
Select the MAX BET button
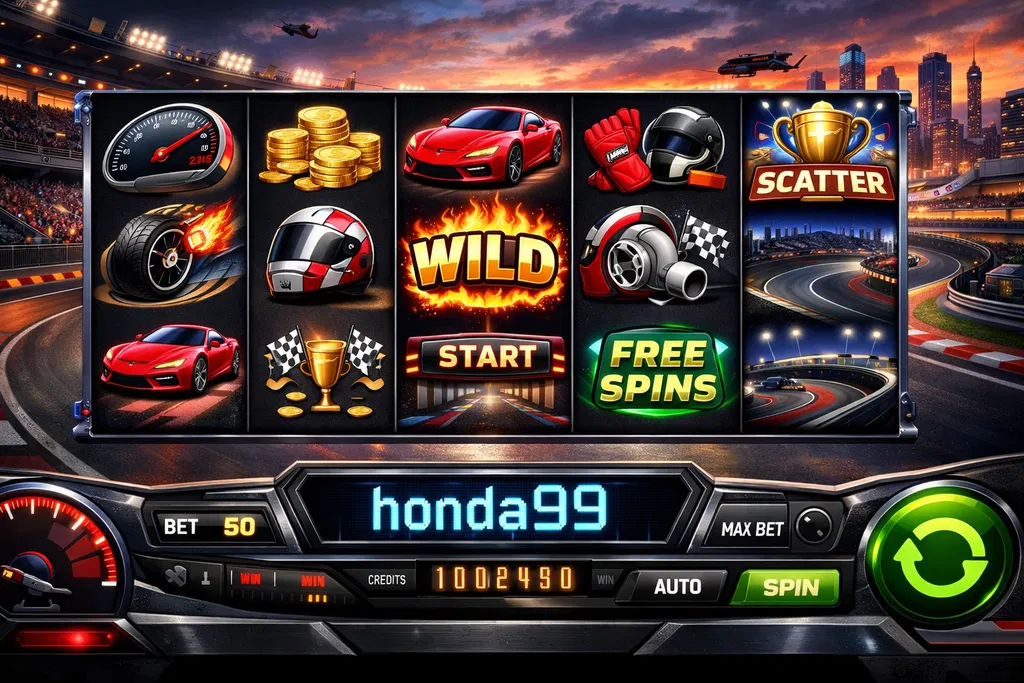(x=751, y=527)
